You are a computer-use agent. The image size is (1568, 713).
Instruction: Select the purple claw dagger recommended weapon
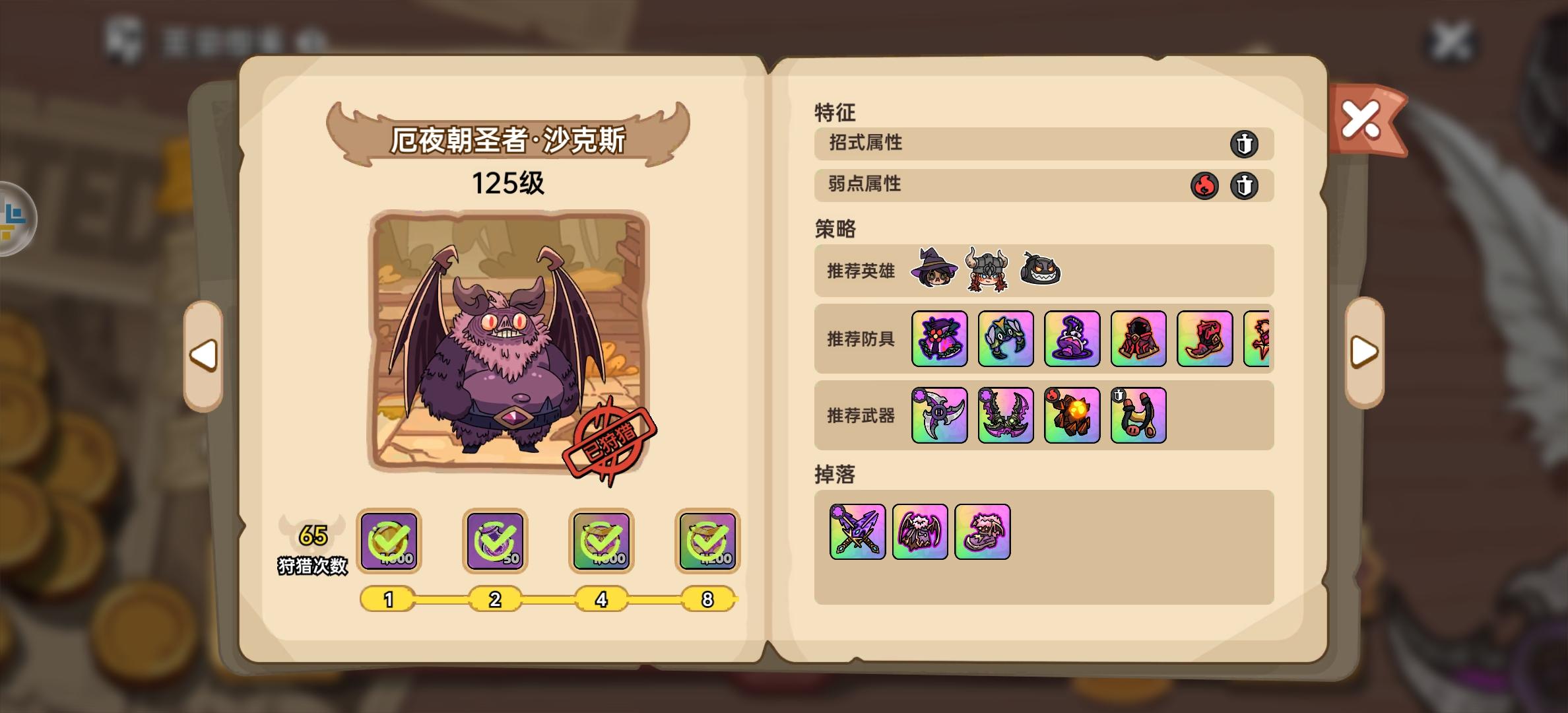[939, 415]
